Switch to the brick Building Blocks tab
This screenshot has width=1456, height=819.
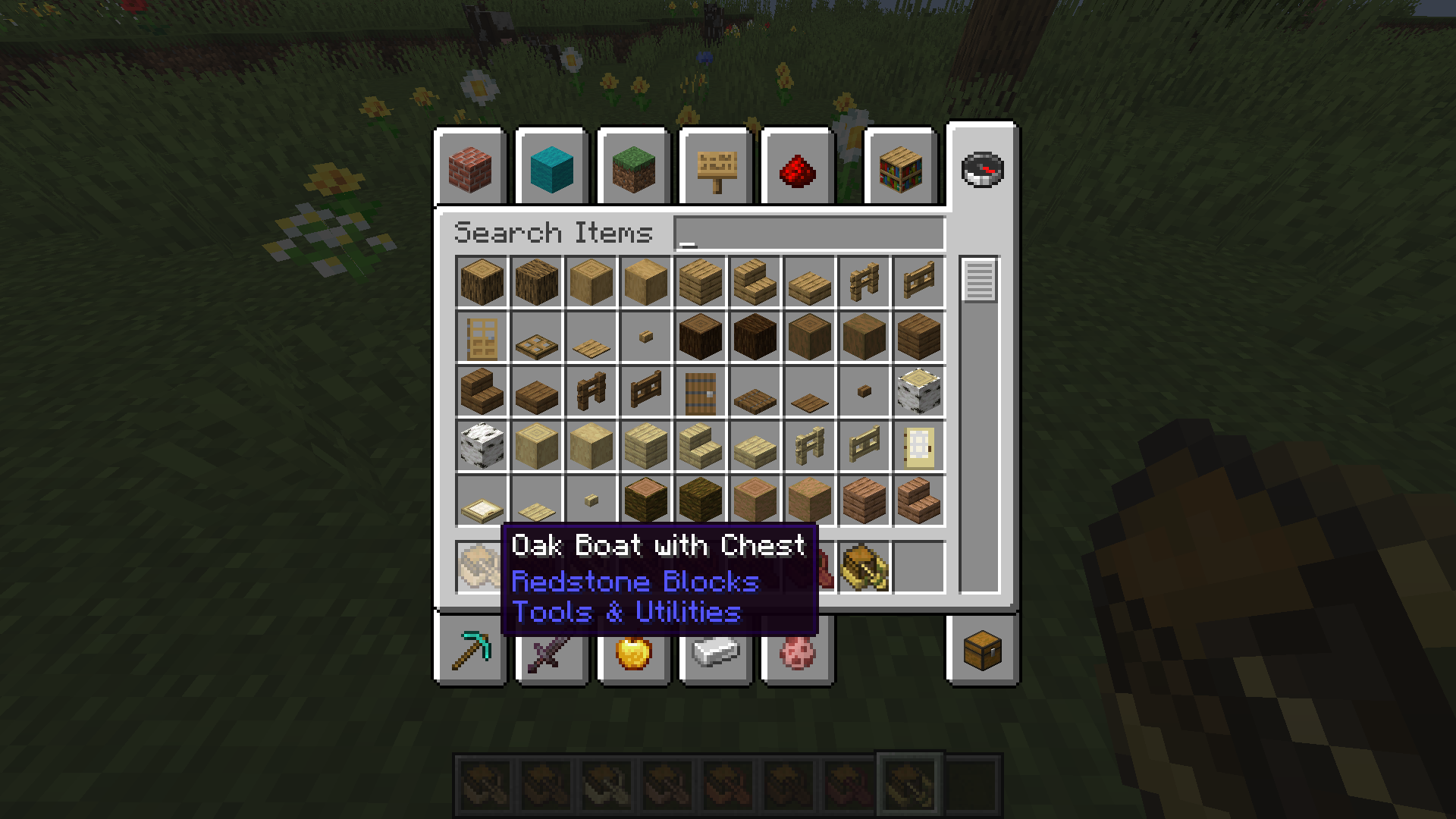pos(470,168)
